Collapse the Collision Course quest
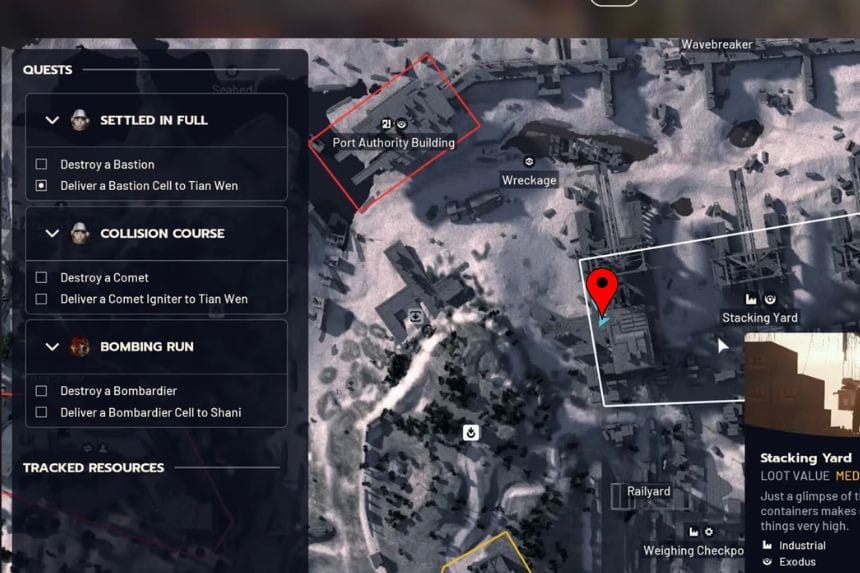The image size is (860, 573). point(53,233)
